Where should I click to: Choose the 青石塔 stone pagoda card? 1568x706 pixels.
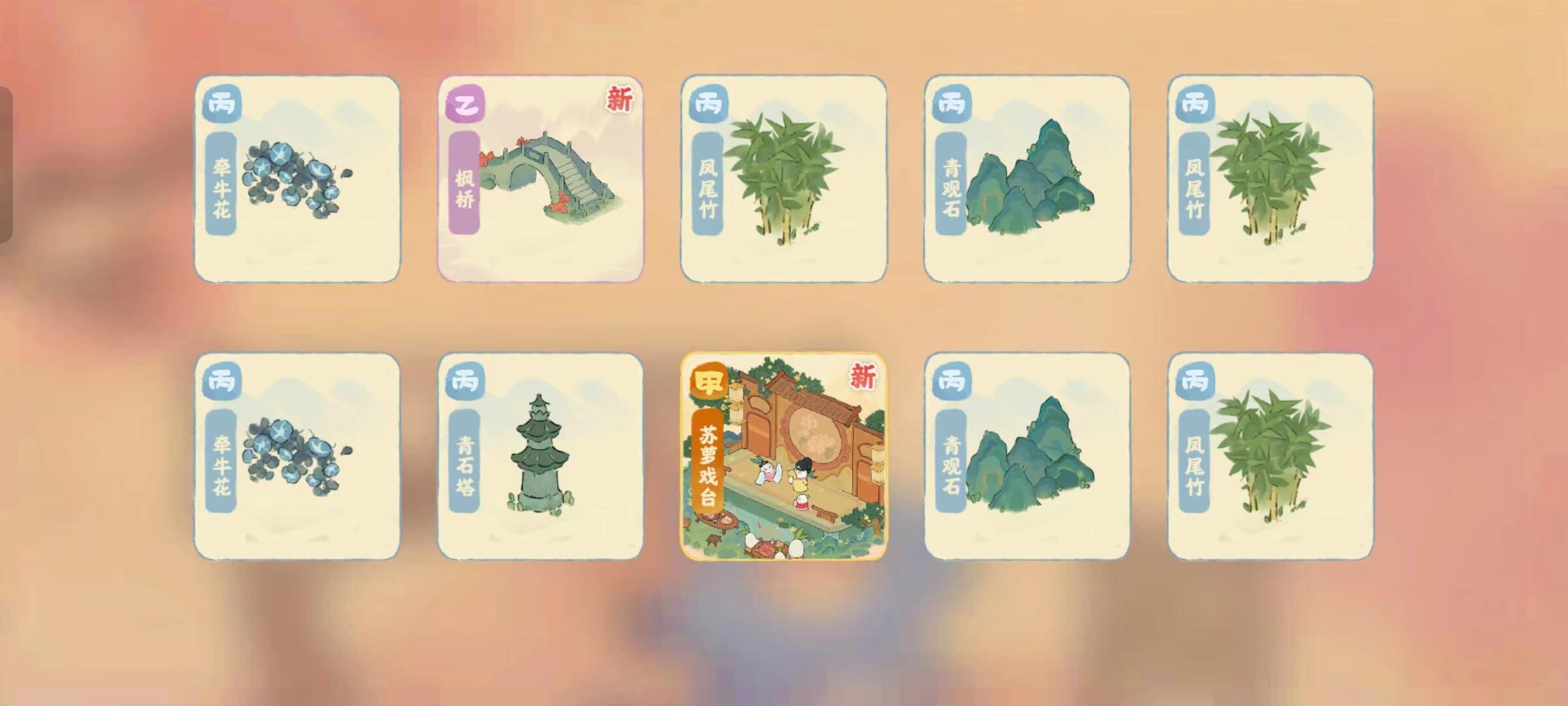click(x=540, y=456)
